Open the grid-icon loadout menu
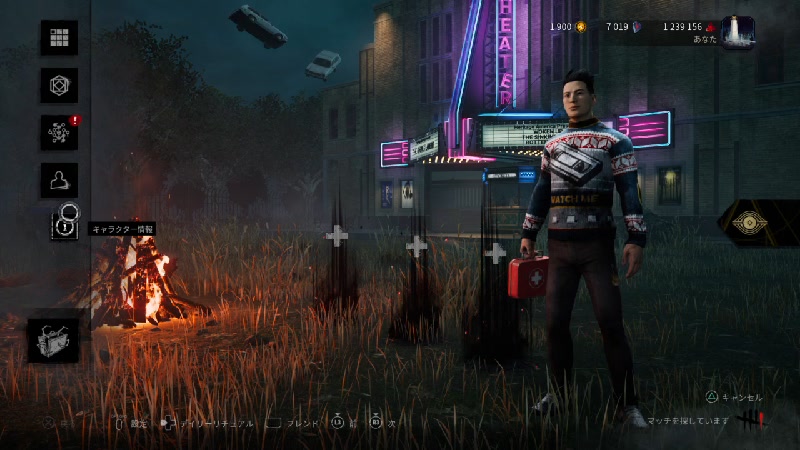This screenshot has height=450, width=800. [59, 38]
